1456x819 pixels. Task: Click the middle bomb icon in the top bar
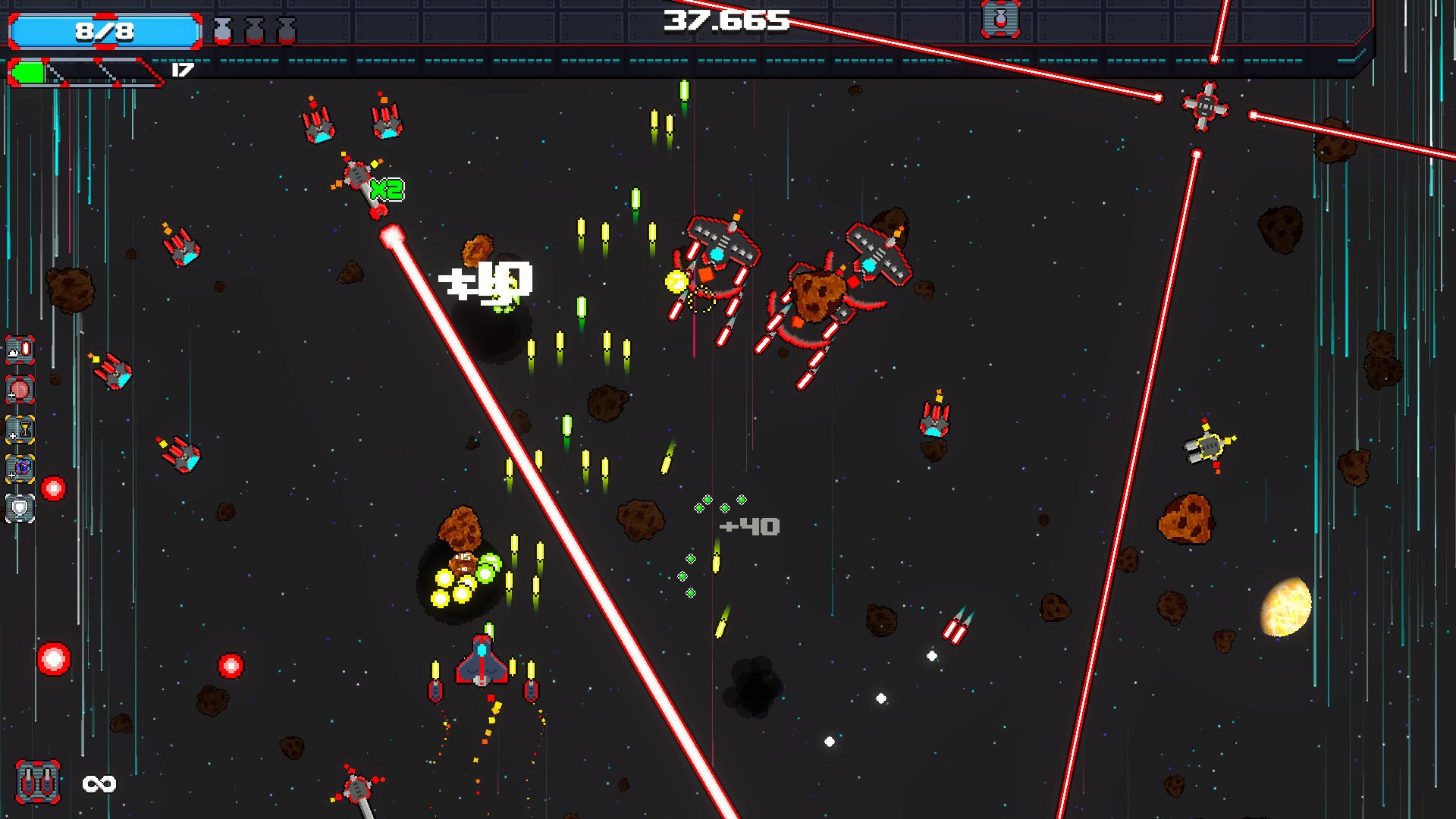click(x=253, y=30)
